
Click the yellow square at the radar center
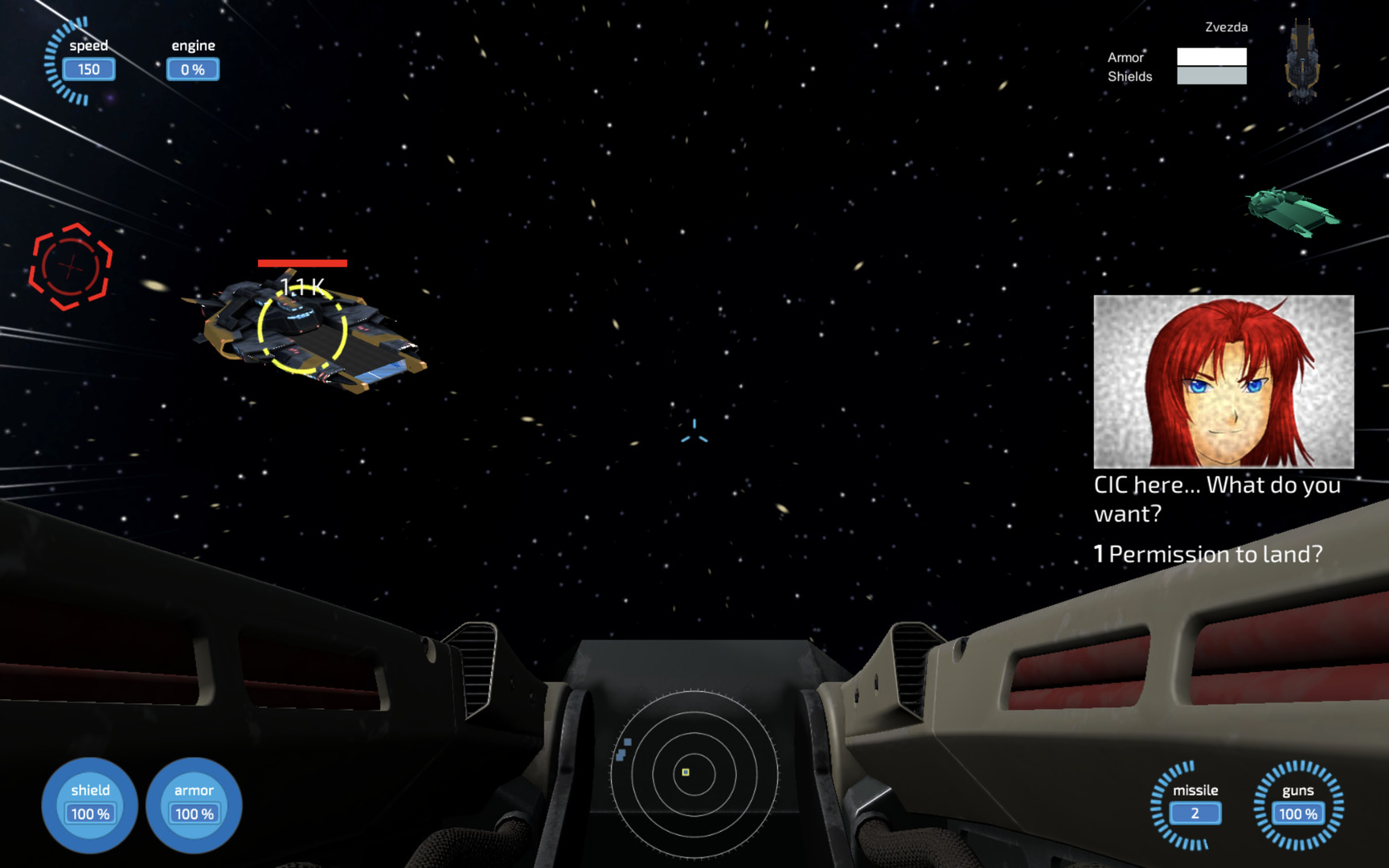(685, 772)
